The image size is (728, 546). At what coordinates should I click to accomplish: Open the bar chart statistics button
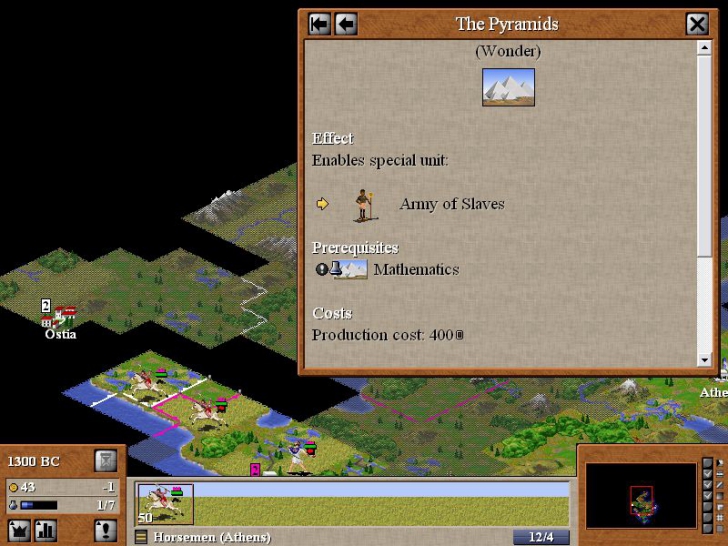coord(46,530)
